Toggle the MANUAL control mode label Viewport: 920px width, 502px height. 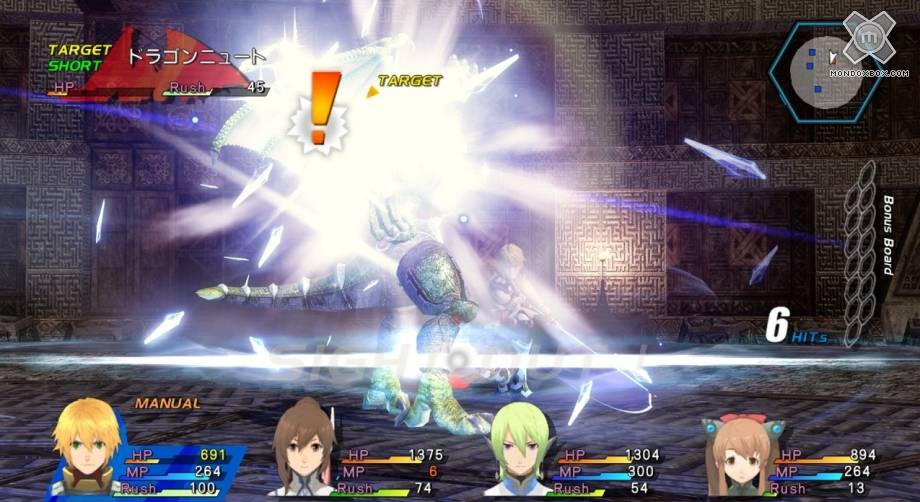pos(167,403)
